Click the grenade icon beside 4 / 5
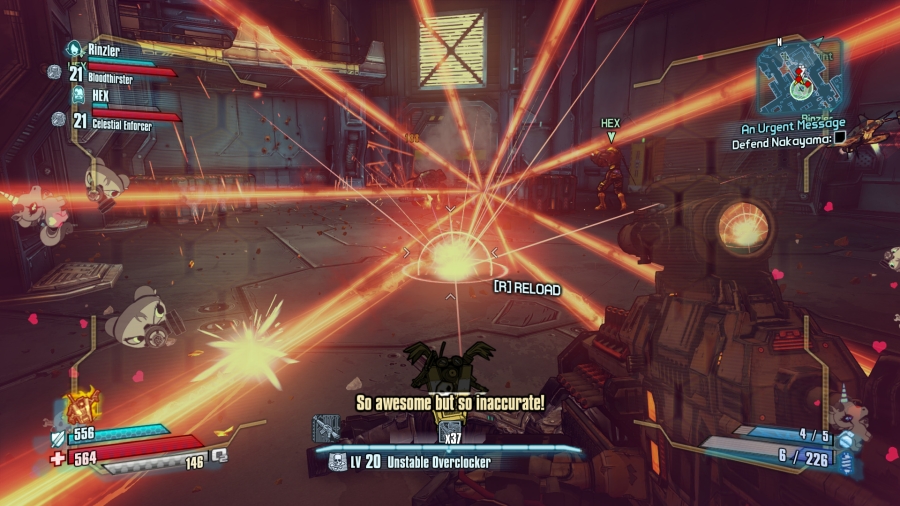Image resolution: width=900 pixels, height=506 pixels. 846,440
